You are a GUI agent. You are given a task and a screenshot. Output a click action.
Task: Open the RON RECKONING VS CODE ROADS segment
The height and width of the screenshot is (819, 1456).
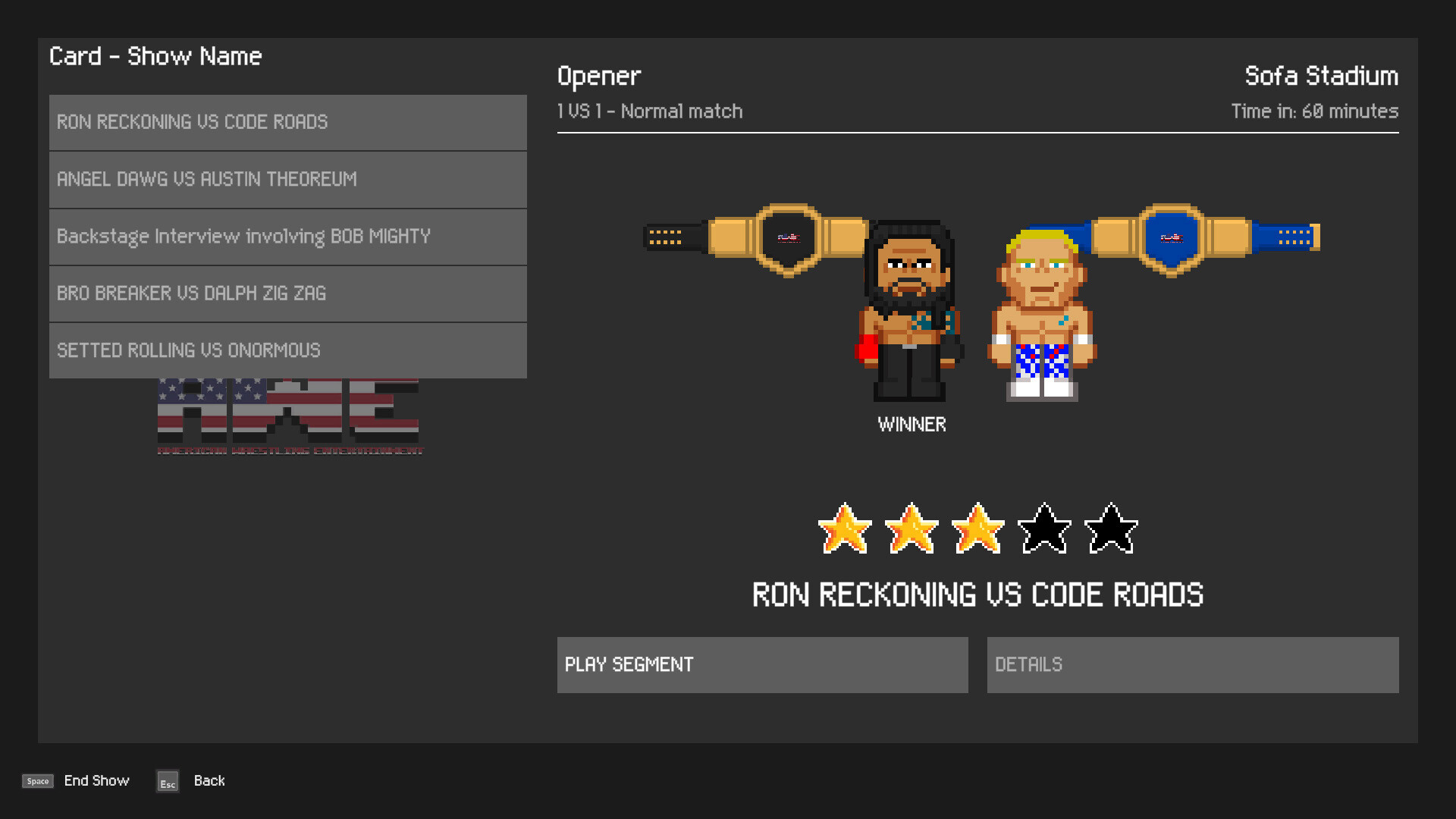pyautogui.click(x=287, y=122)
